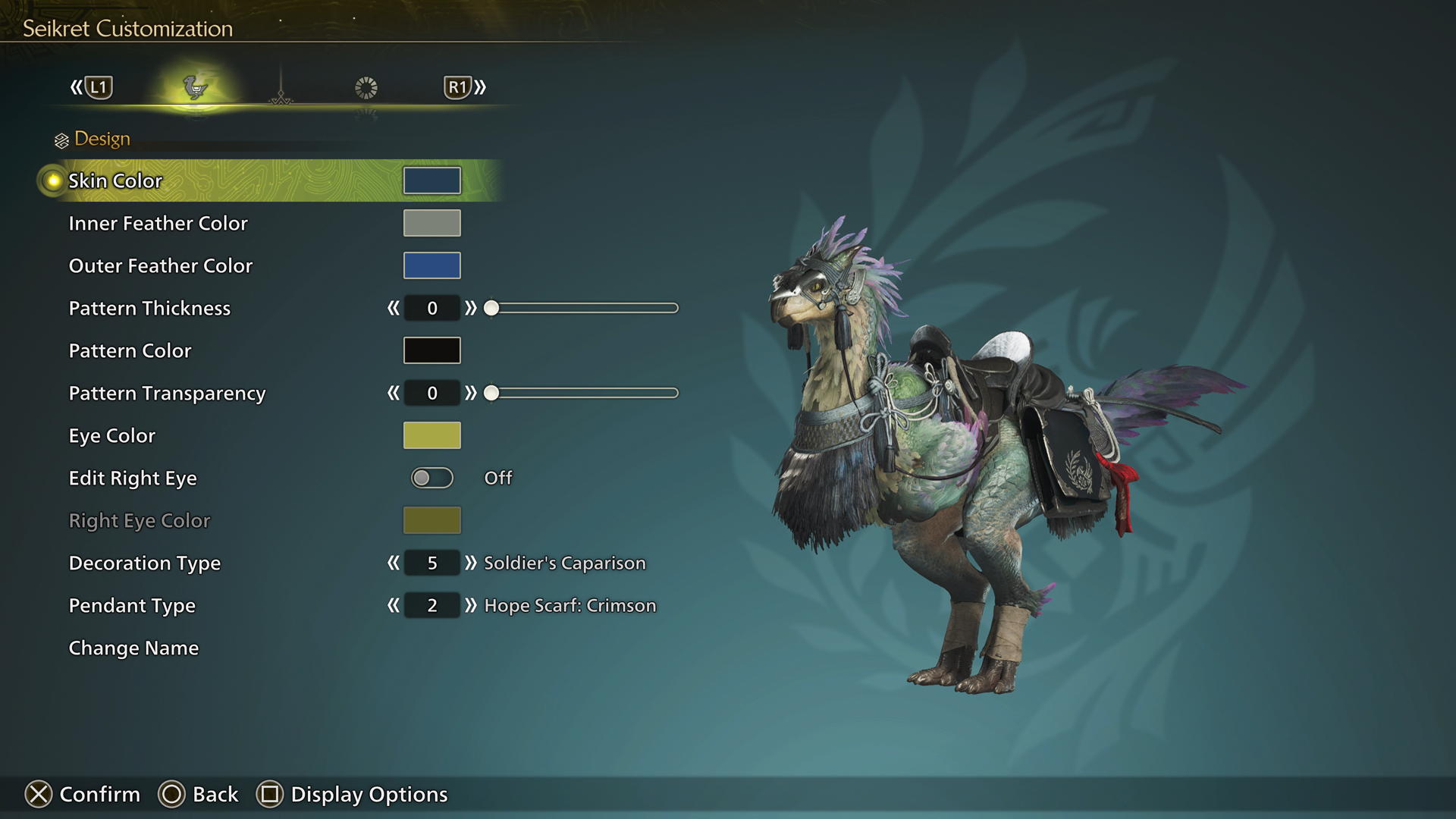Click right chevron beside Pattern Thickness

point(472,308)
